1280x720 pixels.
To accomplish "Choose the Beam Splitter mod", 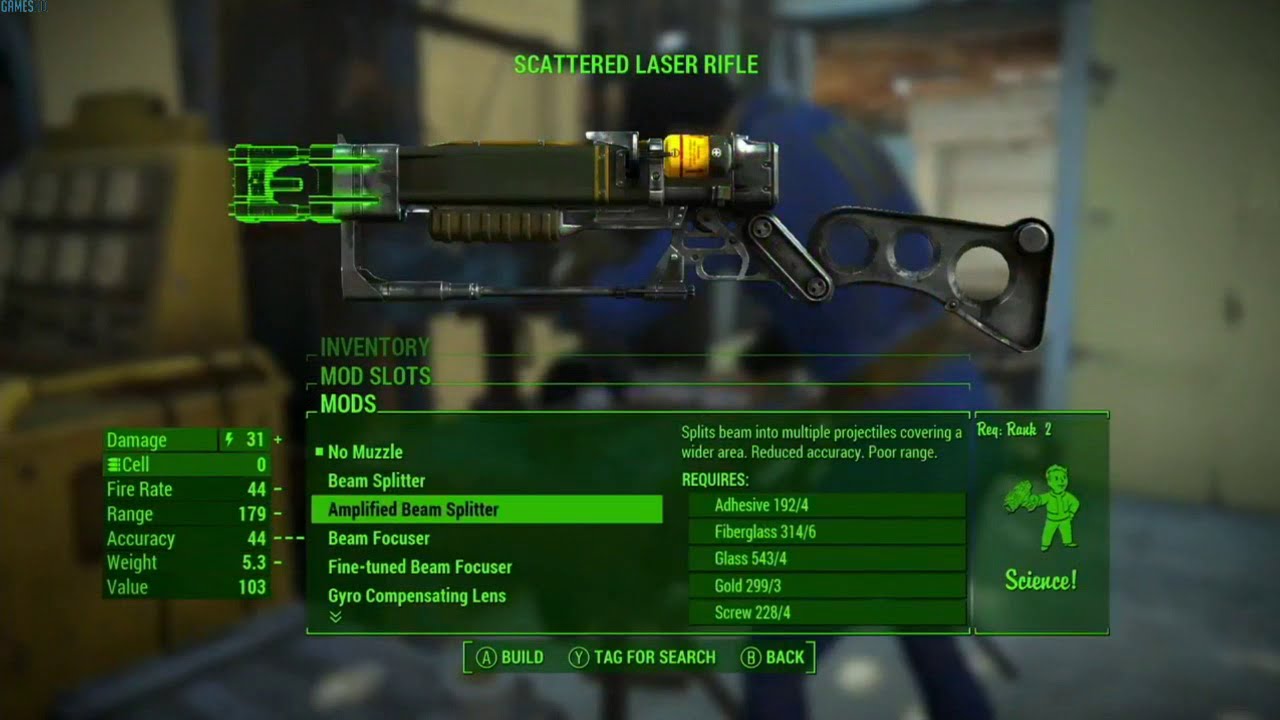I will tap(376, 481).
